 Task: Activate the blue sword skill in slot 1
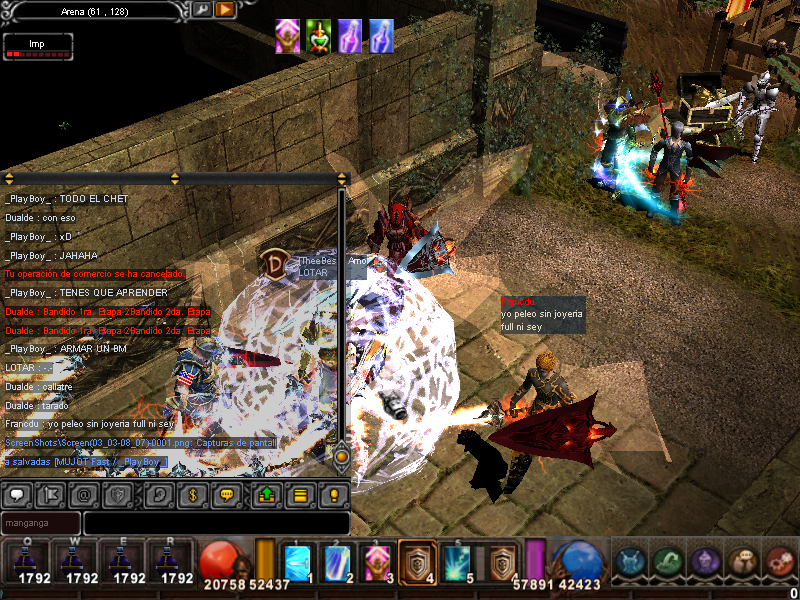pyautogui.click(x=298, y=562)
